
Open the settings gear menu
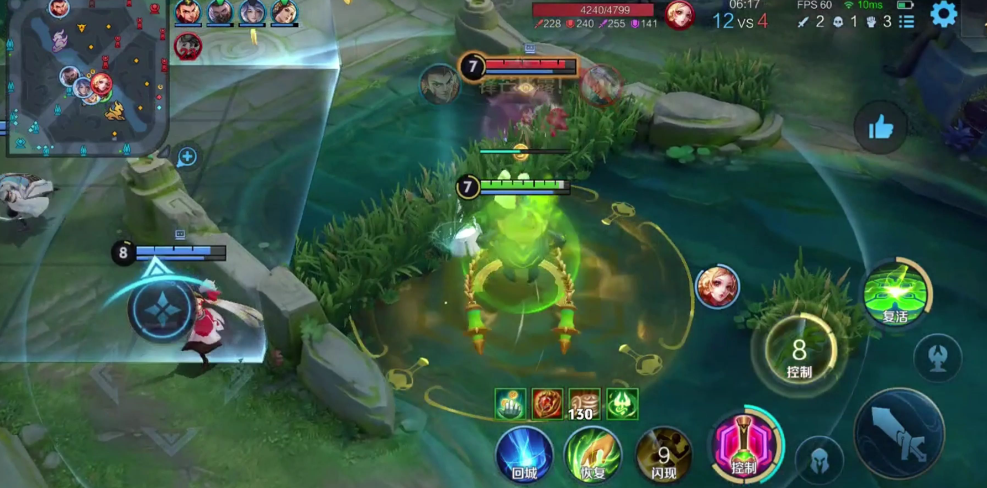coord(943,14)
